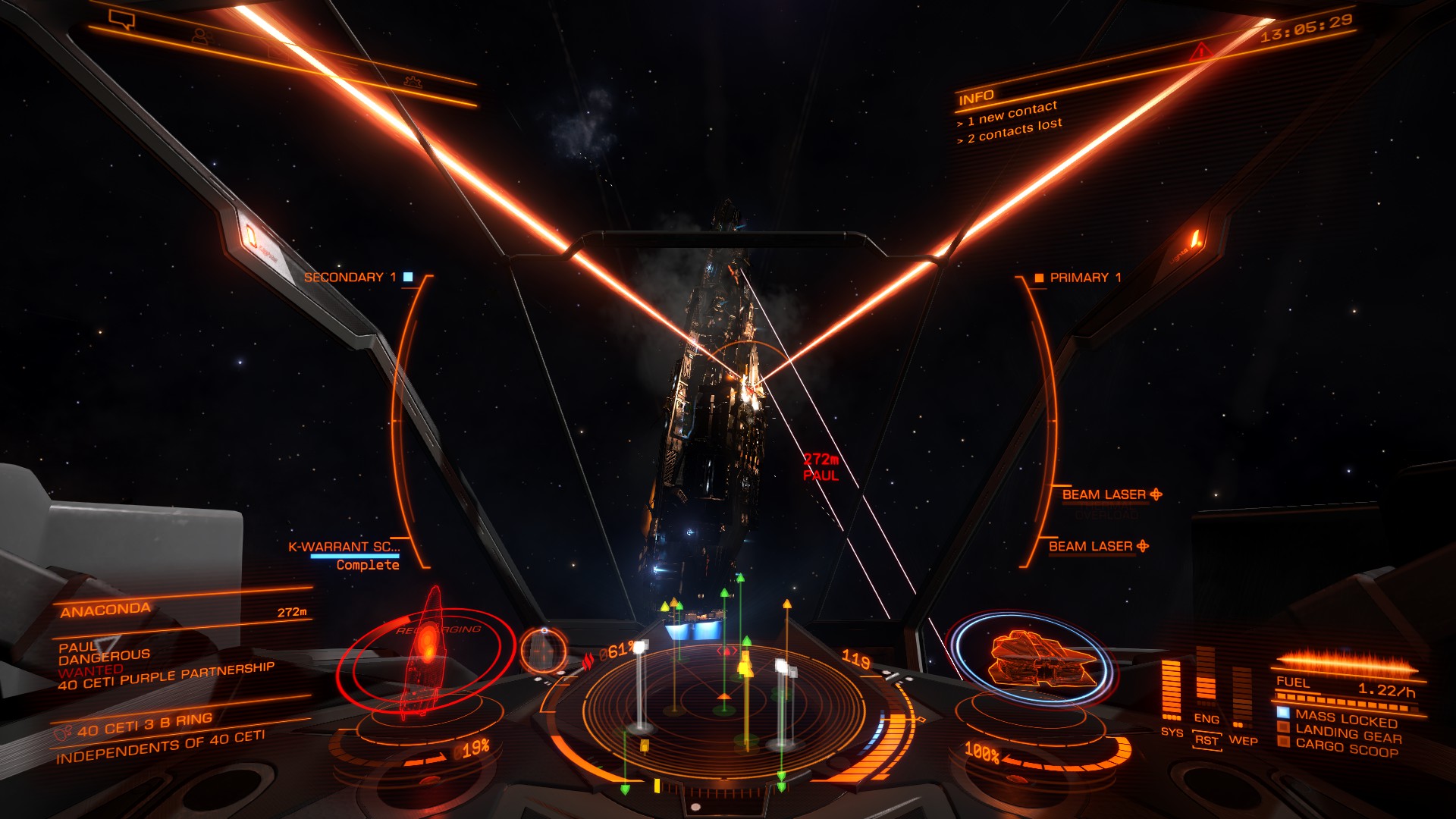Image resolution: width=1456 pixels, height=819 pixels.
Task: Open the INFO notifications panel
Action: tap(976, 98)
